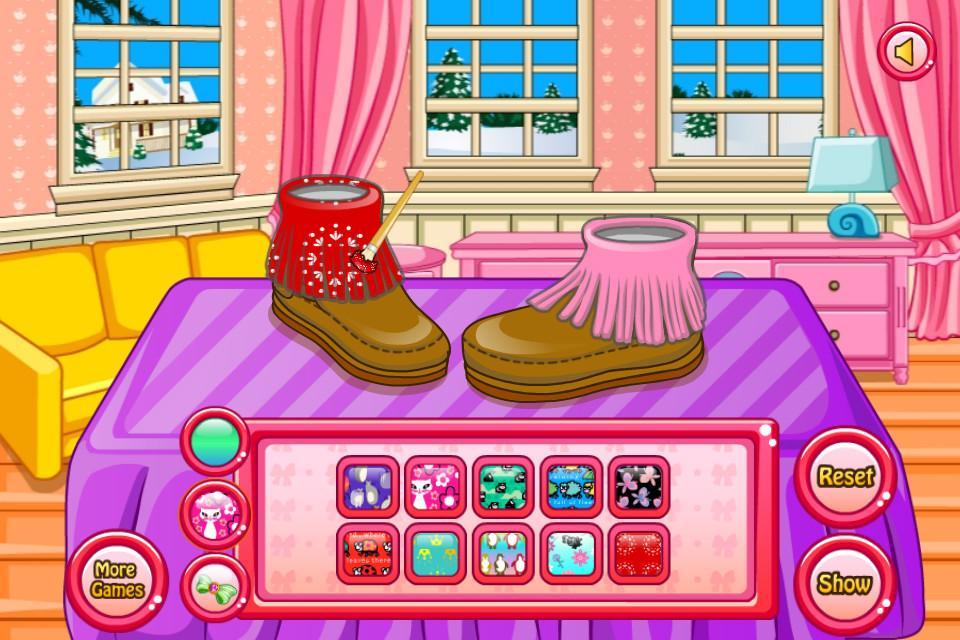The image size is (960, 640).
Task: Toggle the sound speaker button
Action: coord(906,52)
